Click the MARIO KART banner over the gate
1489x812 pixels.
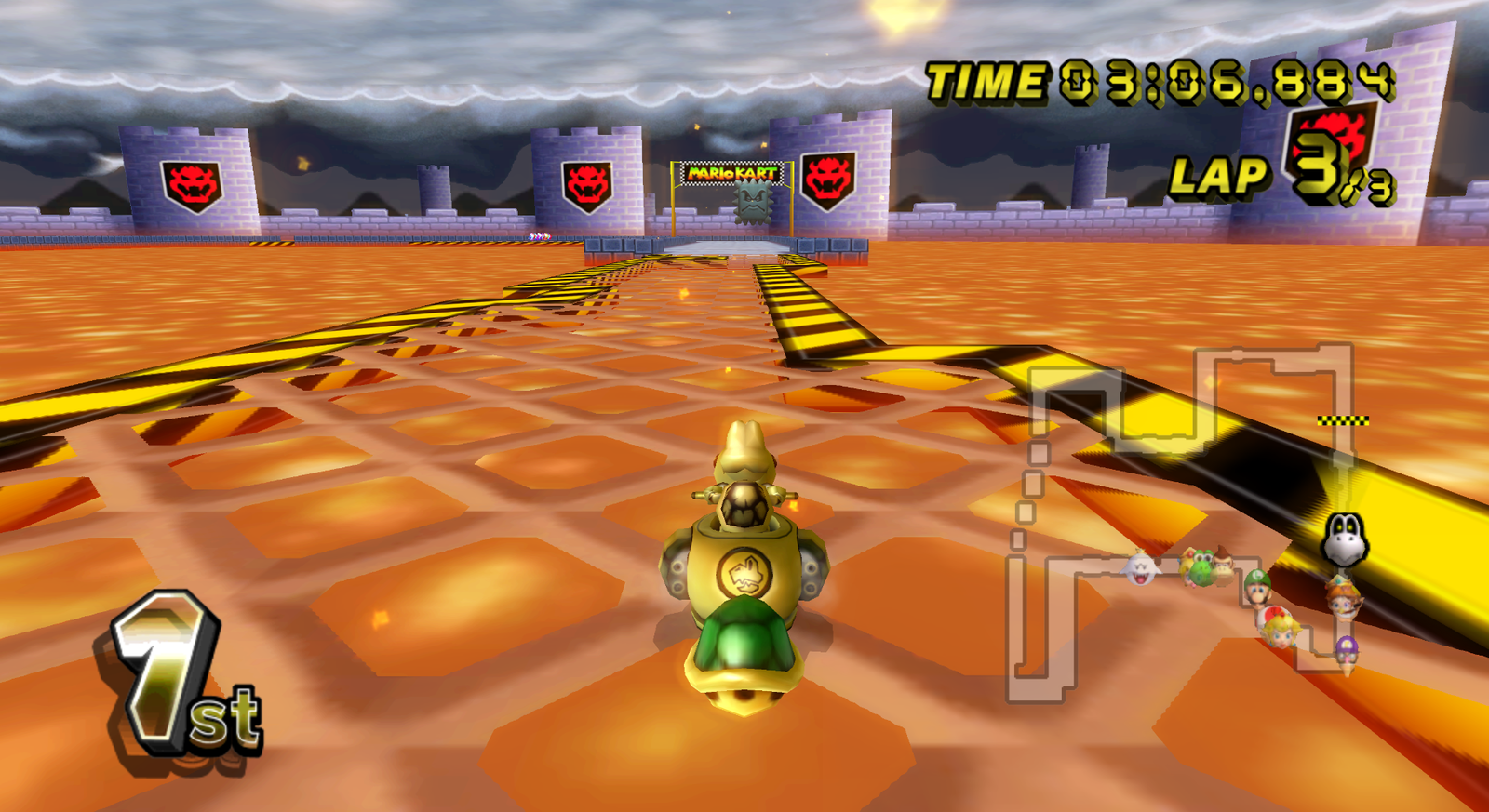(731, 173)
